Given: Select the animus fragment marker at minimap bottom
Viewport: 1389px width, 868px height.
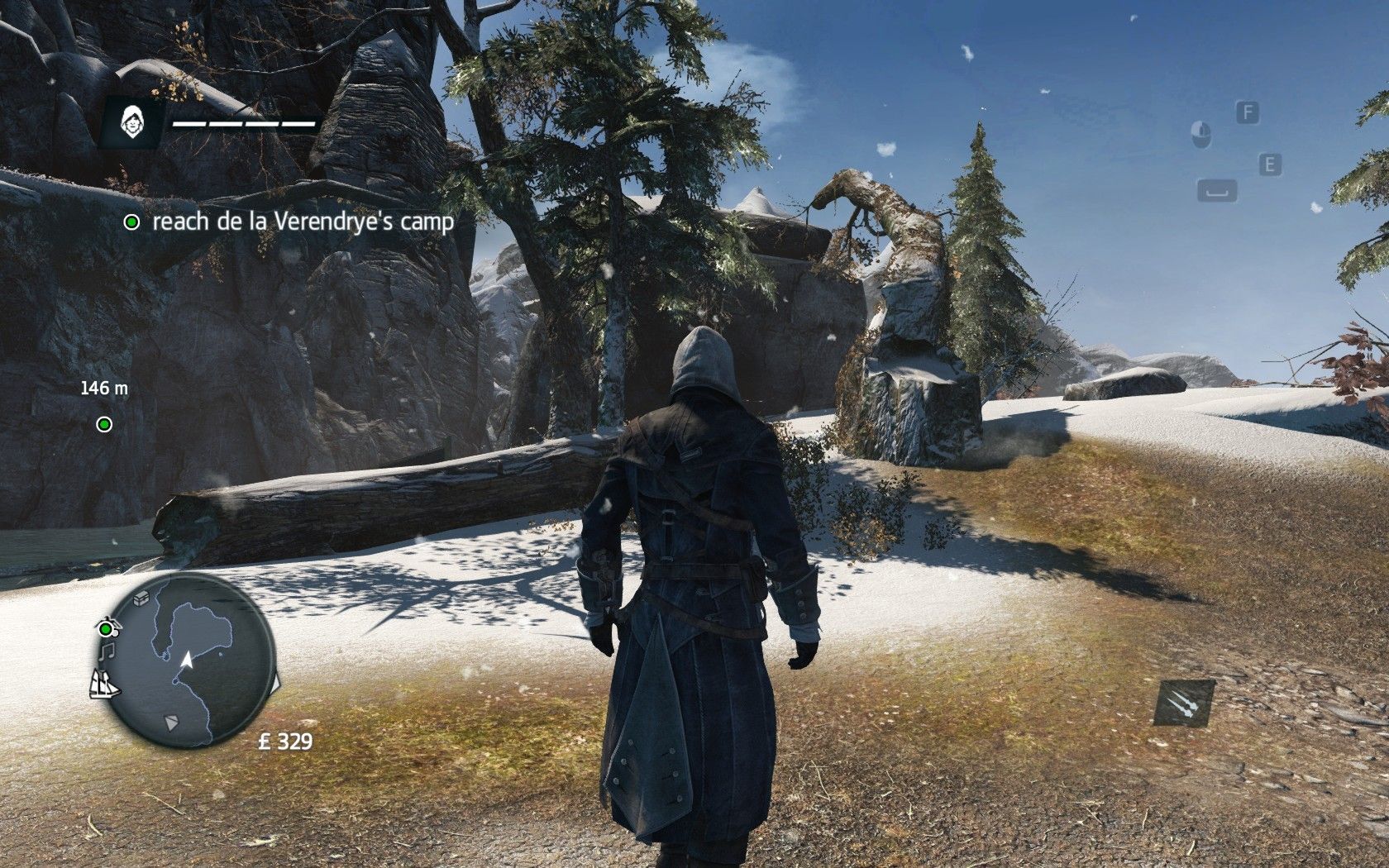Looking at the screenshot, I should [x=171, y=723].
